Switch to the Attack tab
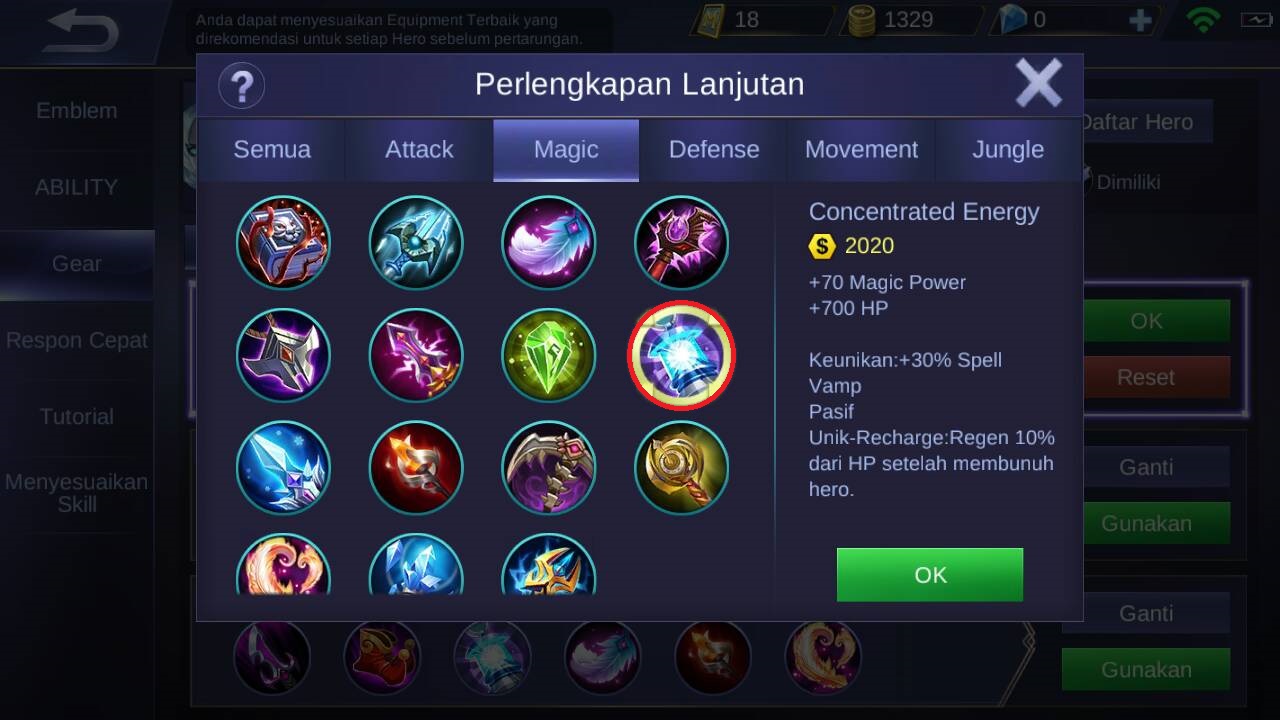The width and height of the screenshot is (1280, 720). pos(419,150)
